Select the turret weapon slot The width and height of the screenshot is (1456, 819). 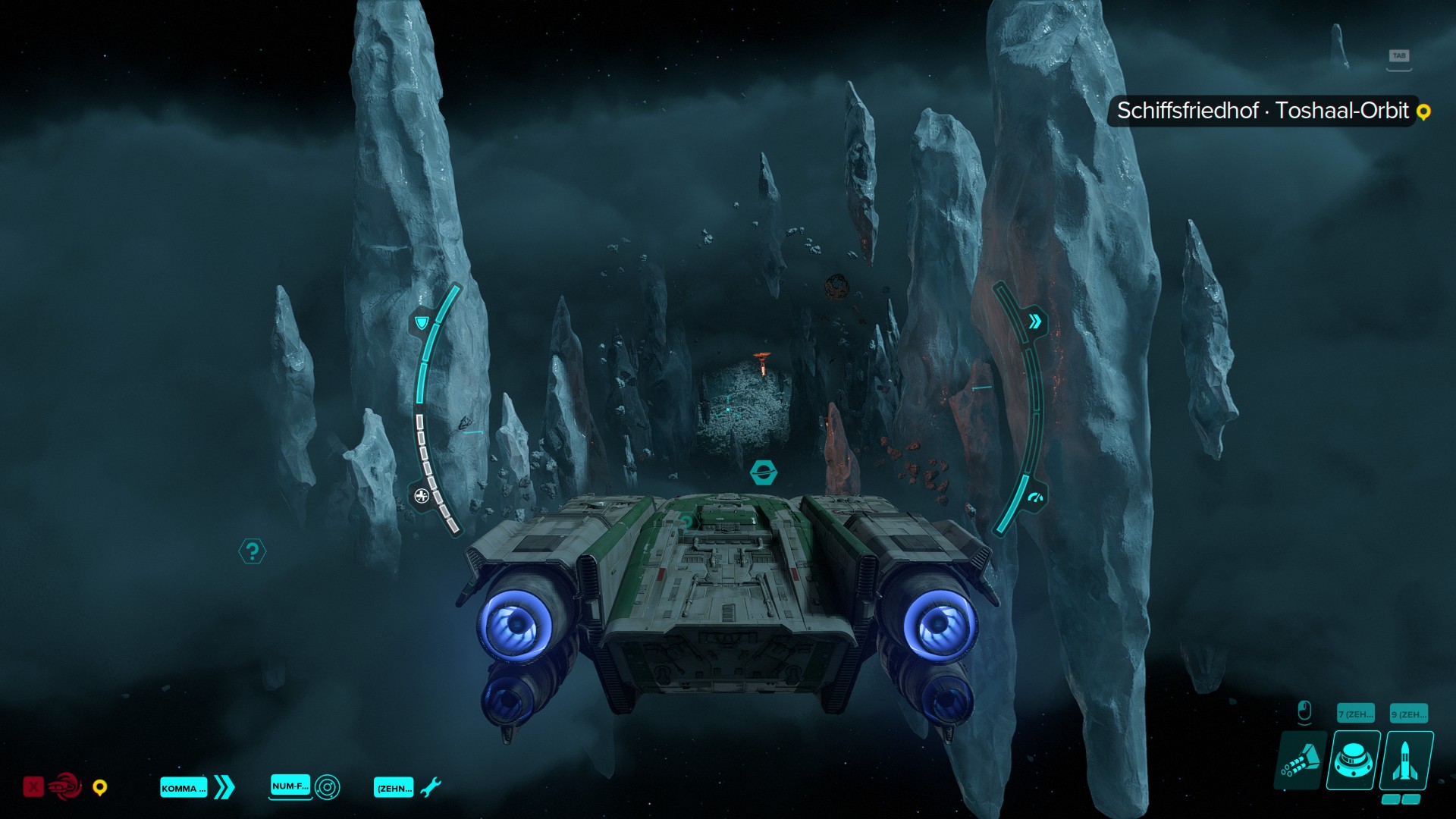point(1354,761)
